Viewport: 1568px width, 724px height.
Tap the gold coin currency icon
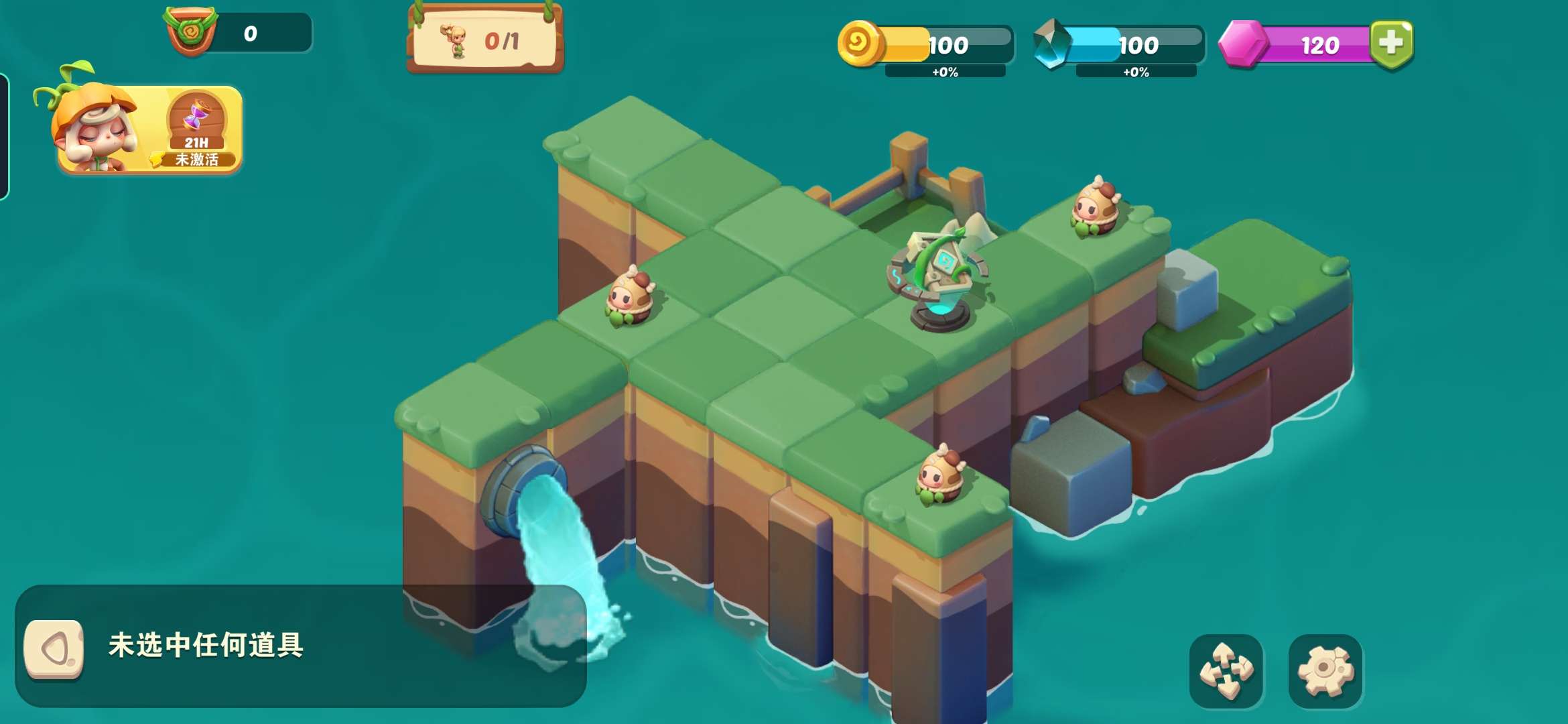coord(860,44)
